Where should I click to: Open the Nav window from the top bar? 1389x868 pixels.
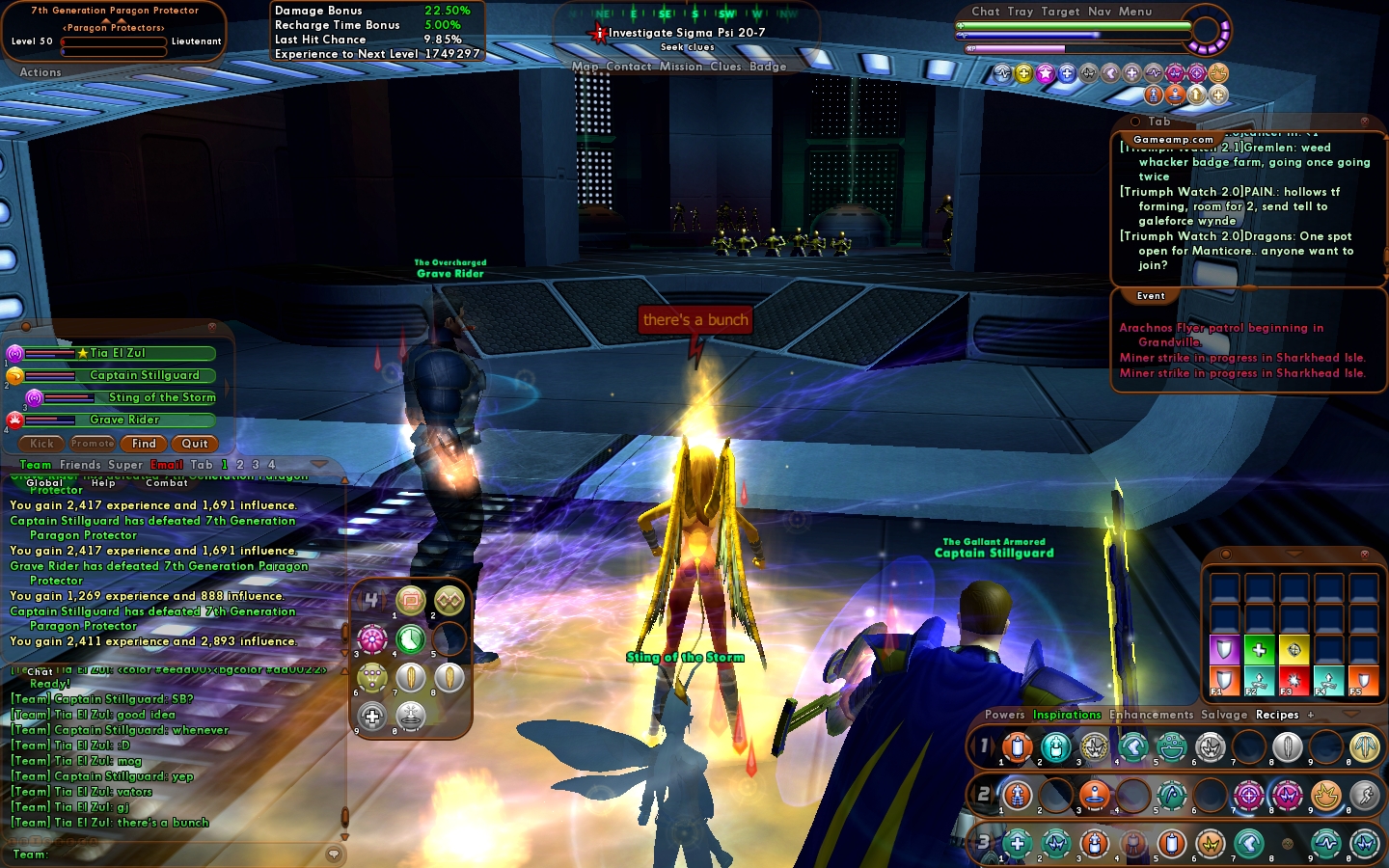pyautogui.click(x=1100, y=12)
